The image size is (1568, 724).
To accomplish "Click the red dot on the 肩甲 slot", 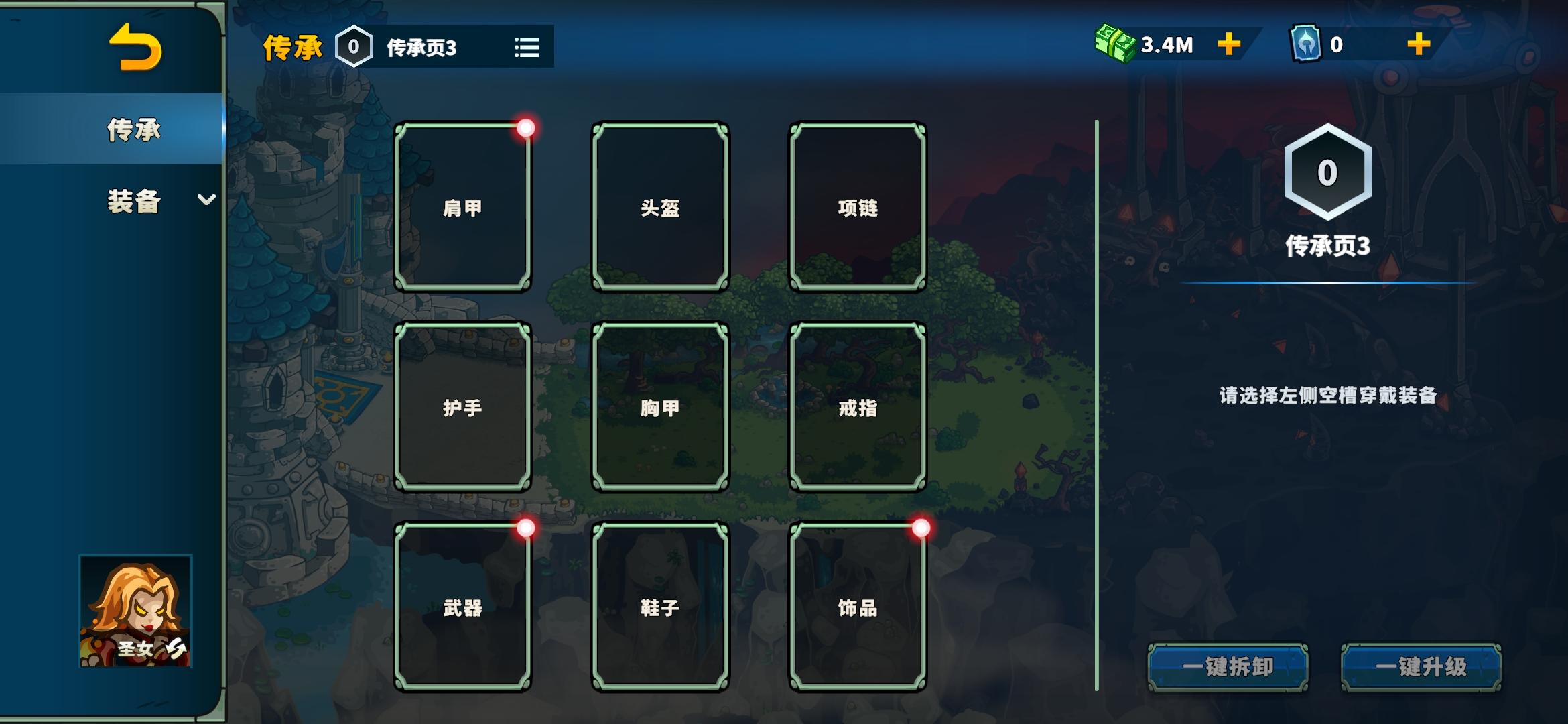I will (x=526, y=128).
